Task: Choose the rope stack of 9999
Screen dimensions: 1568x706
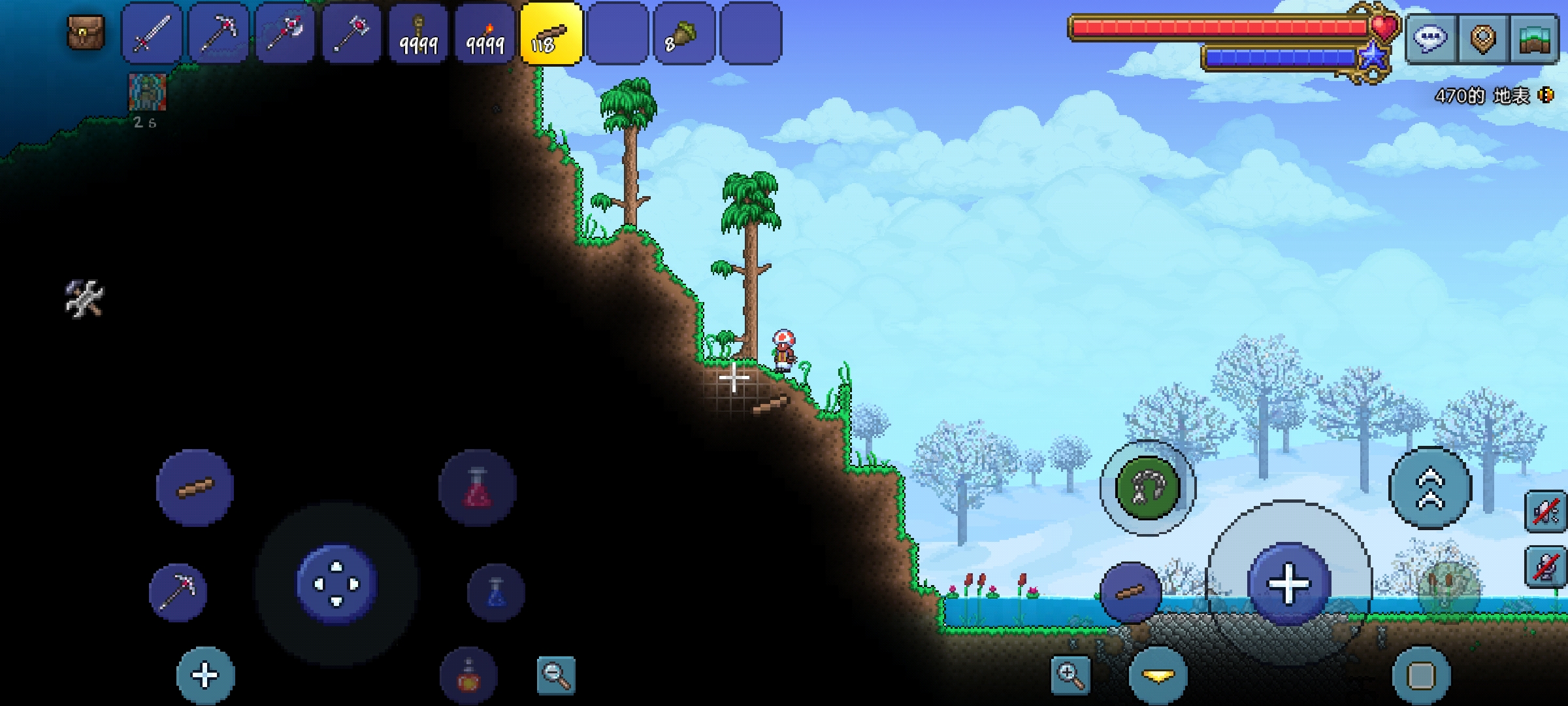Action: (419, 33)
